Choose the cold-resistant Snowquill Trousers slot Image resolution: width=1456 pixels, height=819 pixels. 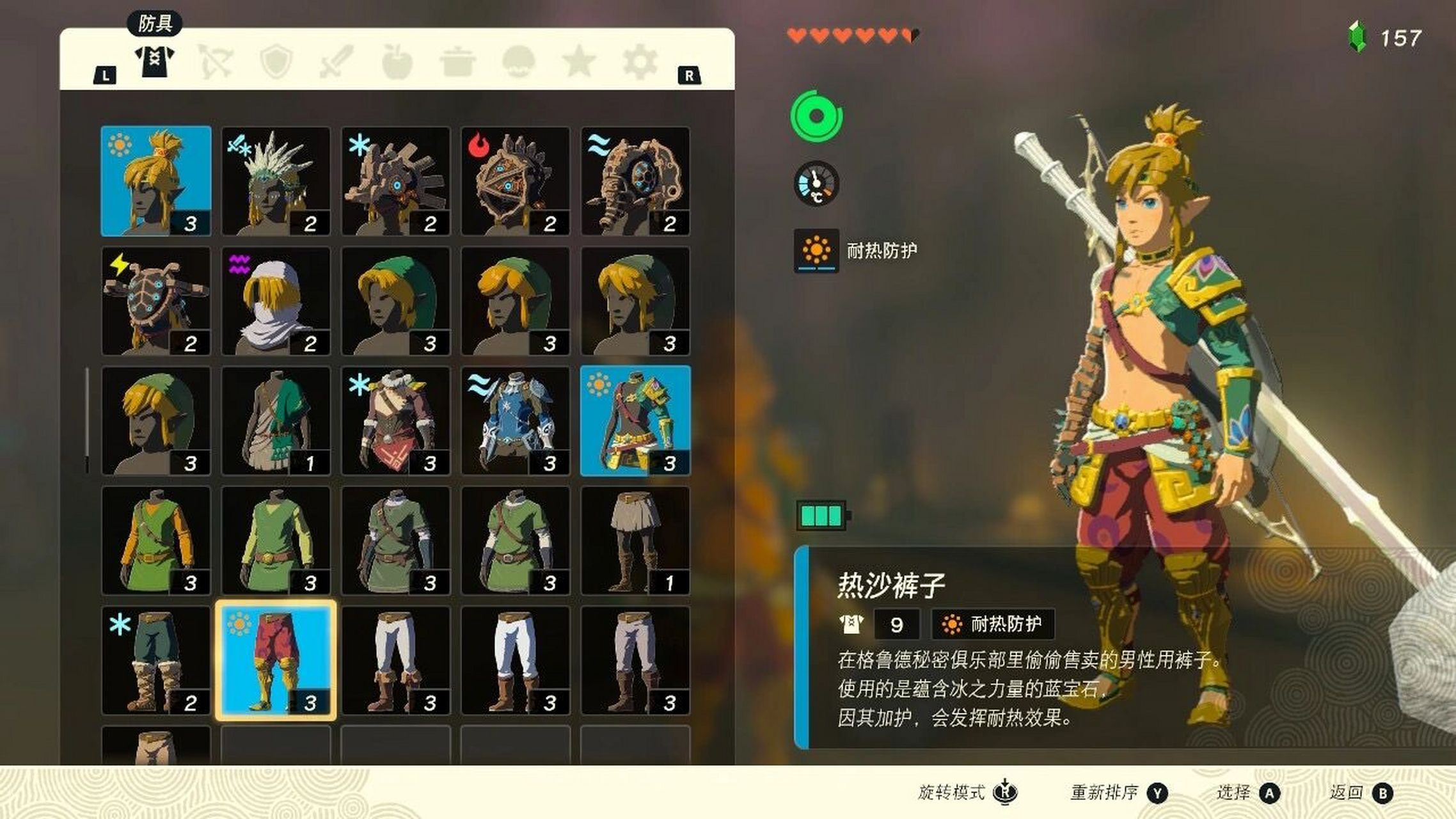(156, 660)
